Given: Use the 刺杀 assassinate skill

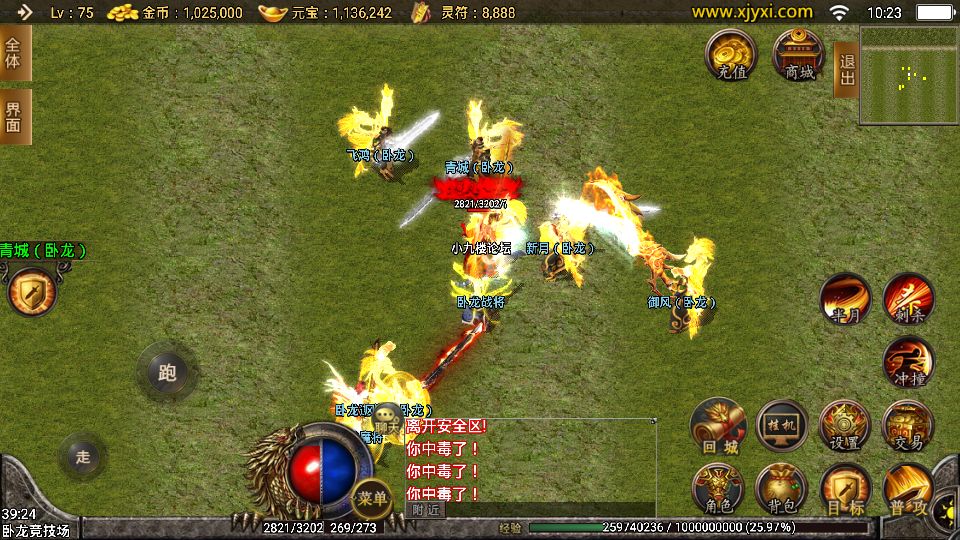Looking at the screenshot, I should pos(908,299).
